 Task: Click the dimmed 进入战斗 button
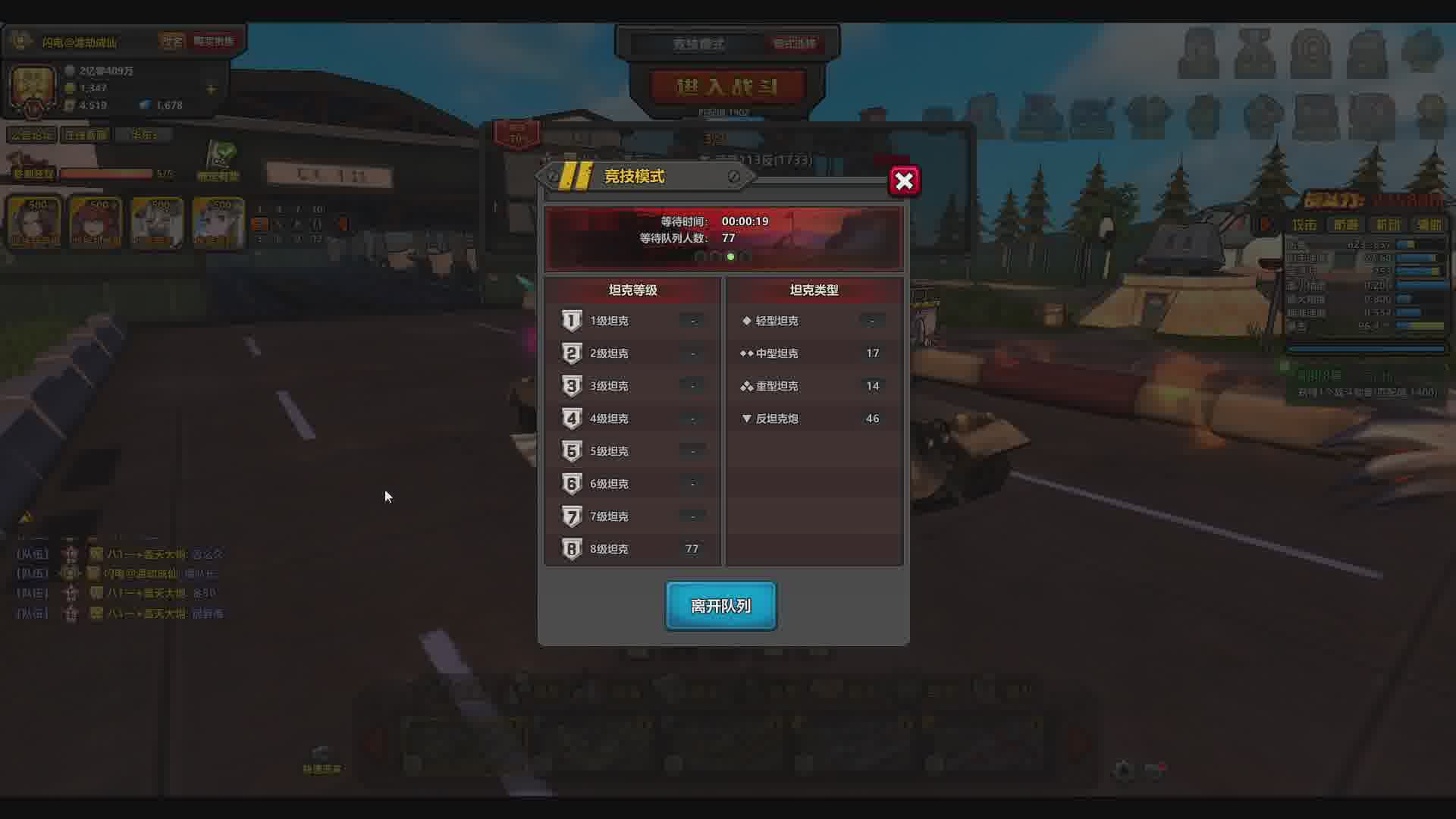(x=726, y=87)
